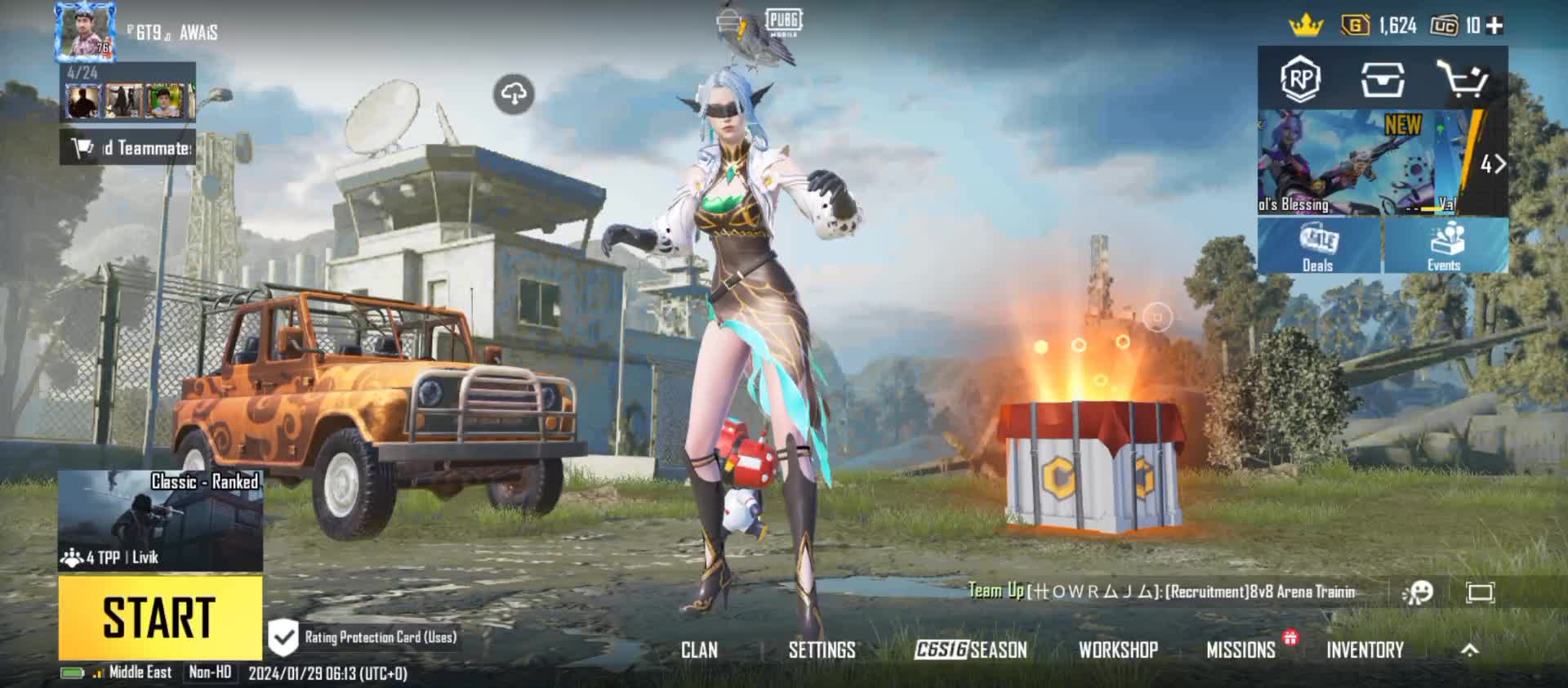Open the WORKSHOP menu
Viewport: 1568px width, 688px height.
[1118, 650]
